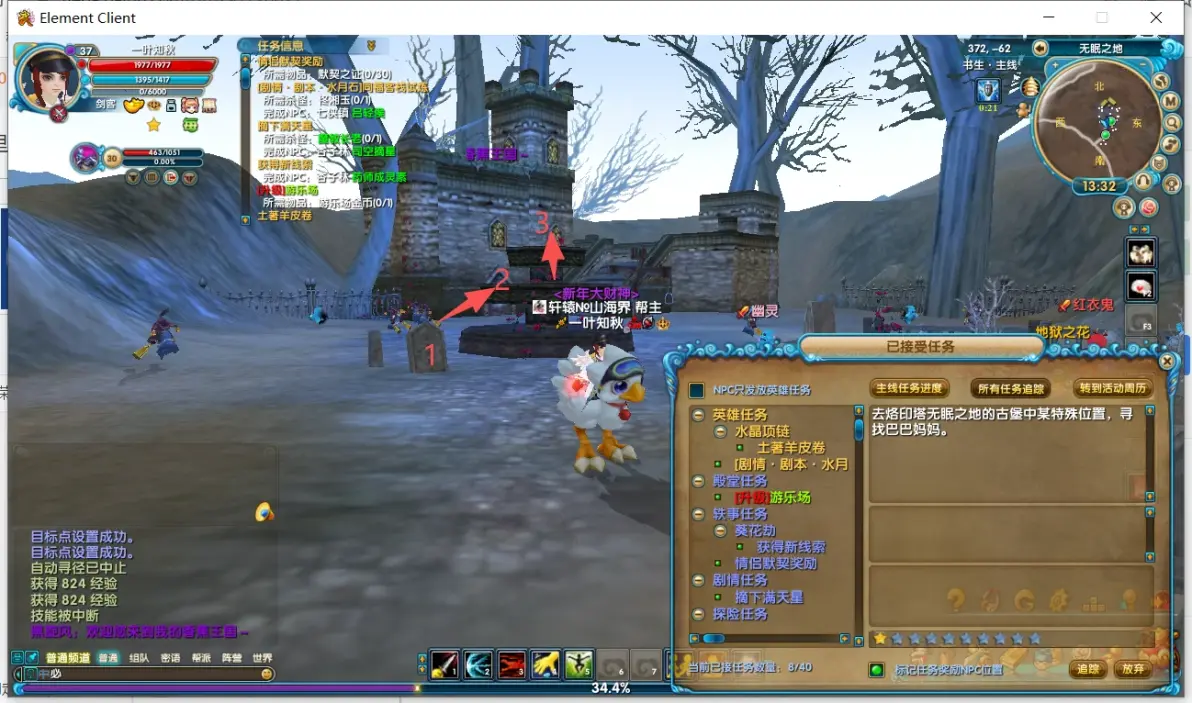
Task: Switch chat to the 世界 channel
Action: 261,658
